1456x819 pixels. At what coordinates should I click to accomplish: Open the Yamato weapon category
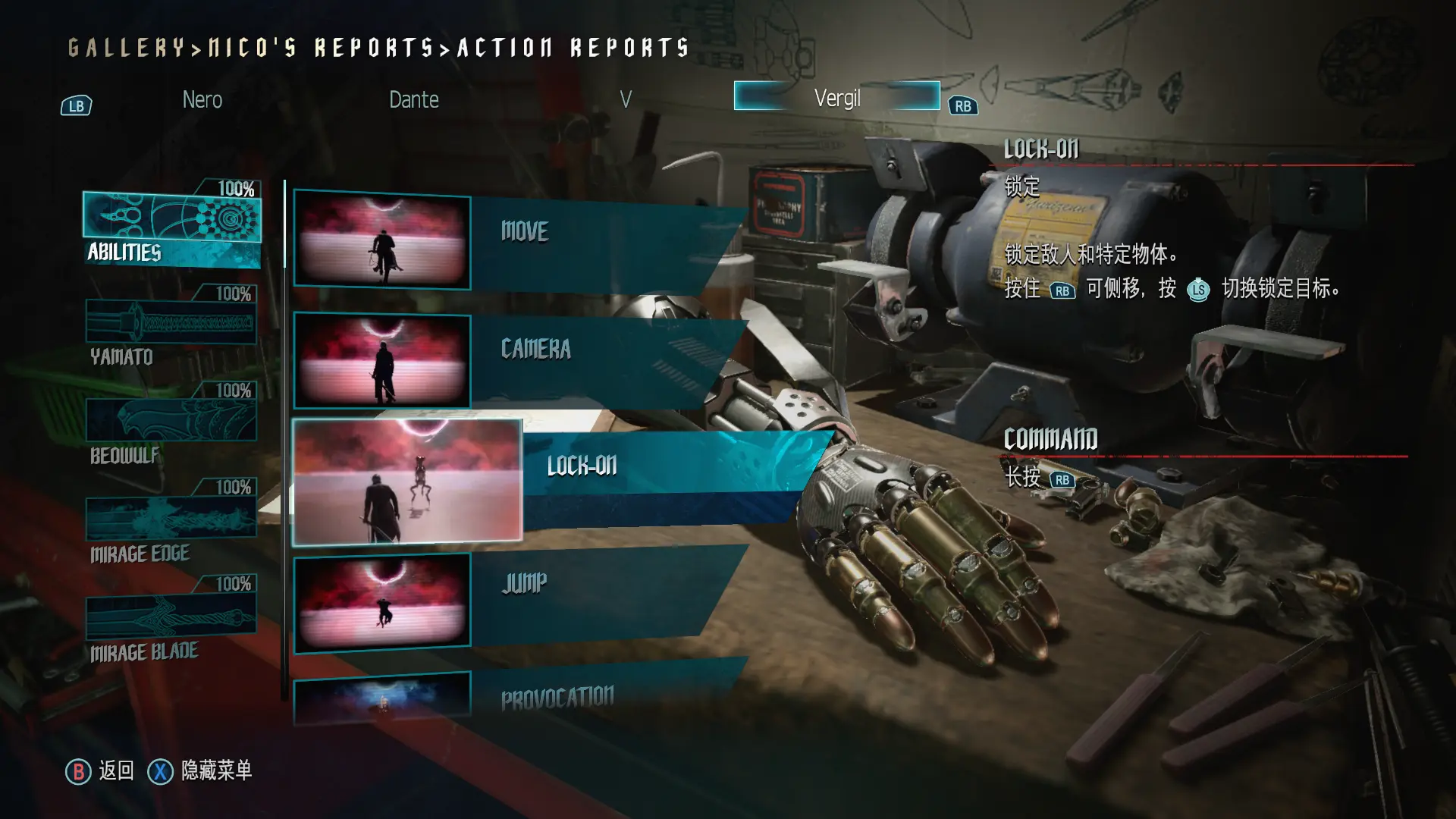pos(171,331)
